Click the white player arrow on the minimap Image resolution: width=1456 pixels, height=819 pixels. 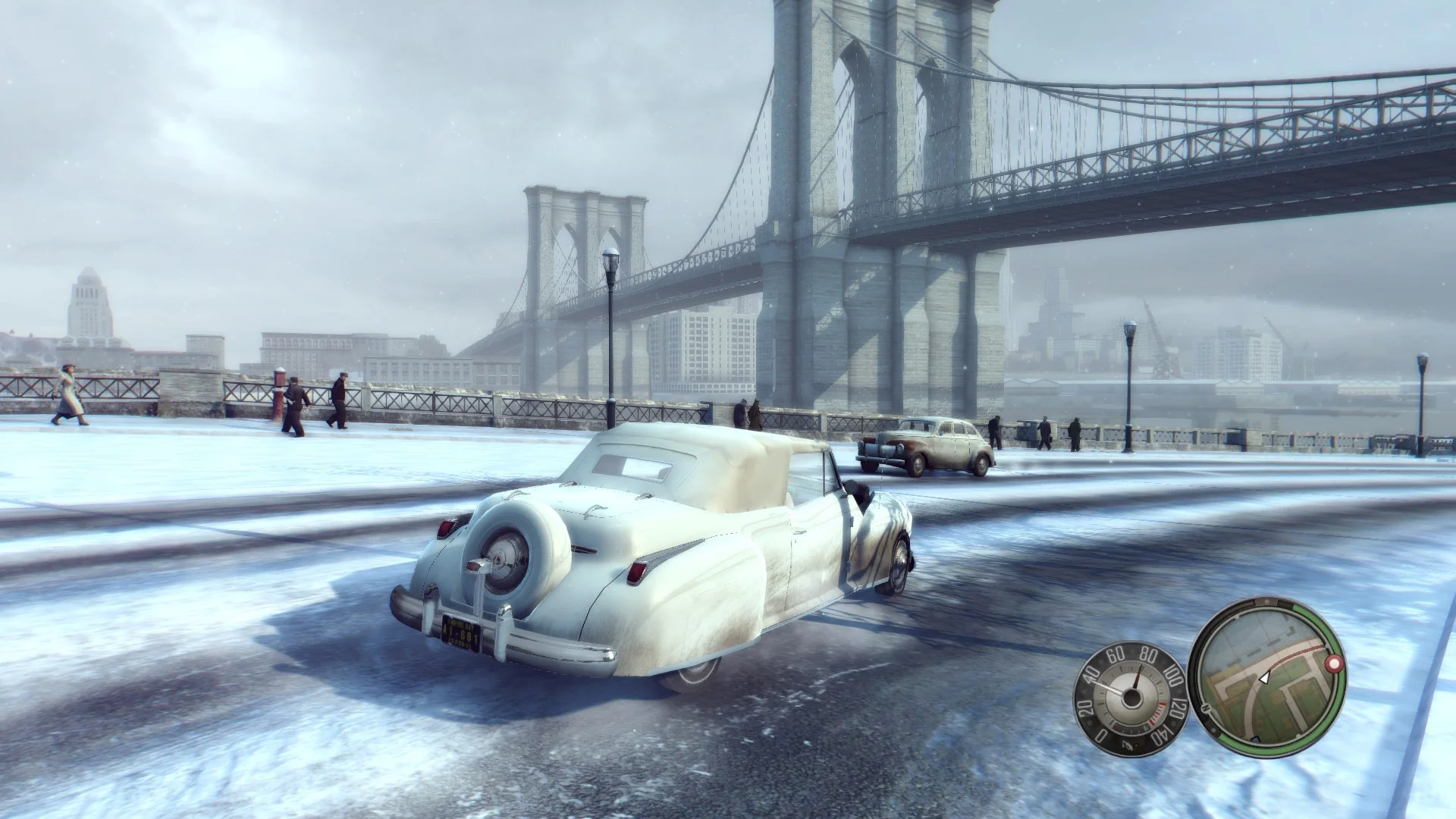click(1263, 678)
